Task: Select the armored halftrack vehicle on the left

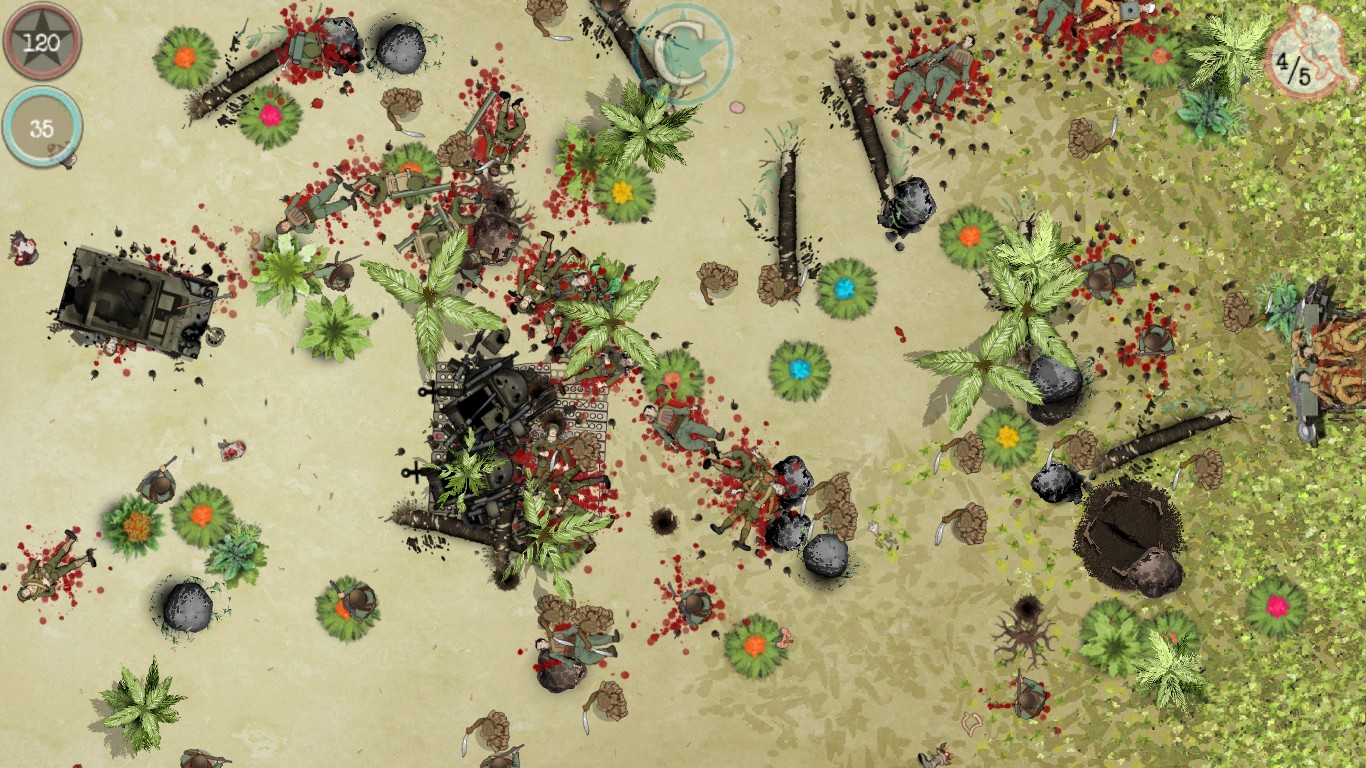Action: (135, 300)
